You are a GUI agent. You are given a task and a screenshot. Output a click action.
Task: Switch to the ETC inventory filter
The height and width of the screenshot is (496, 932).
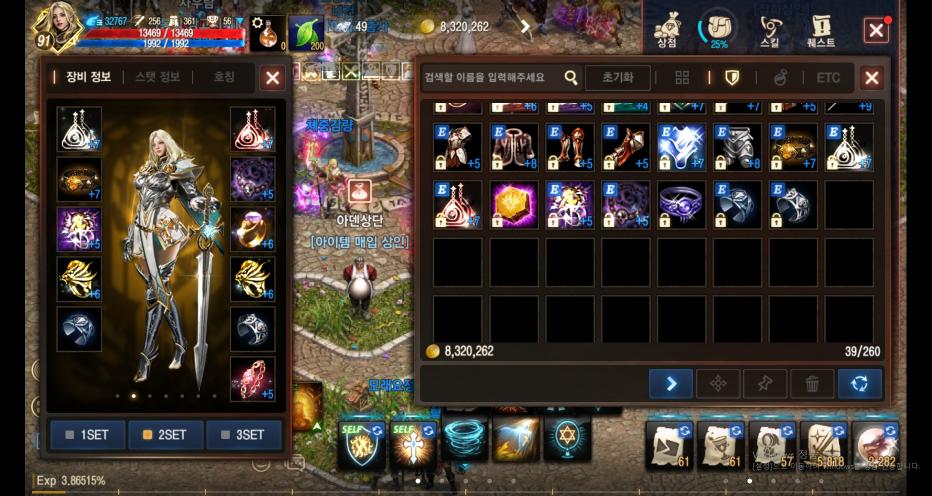coord(828,78)
